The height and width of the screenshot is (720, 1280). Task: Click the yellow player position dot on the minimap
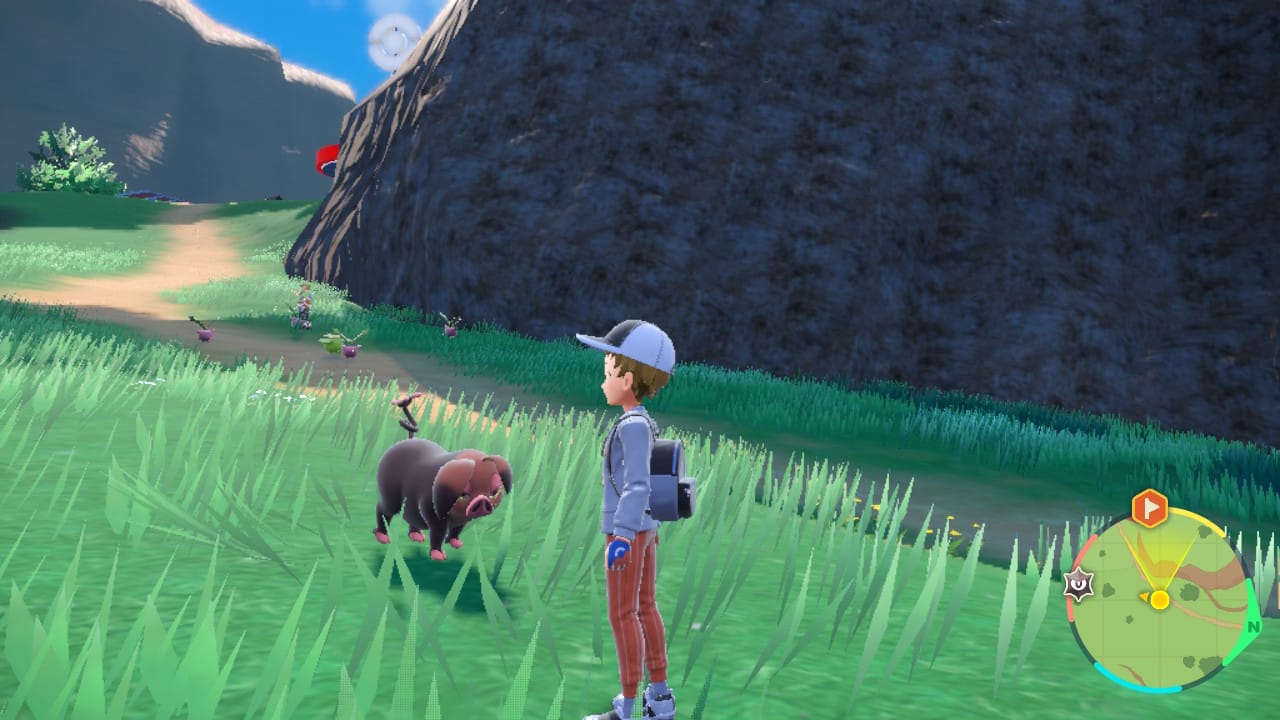click(1160, 600)
